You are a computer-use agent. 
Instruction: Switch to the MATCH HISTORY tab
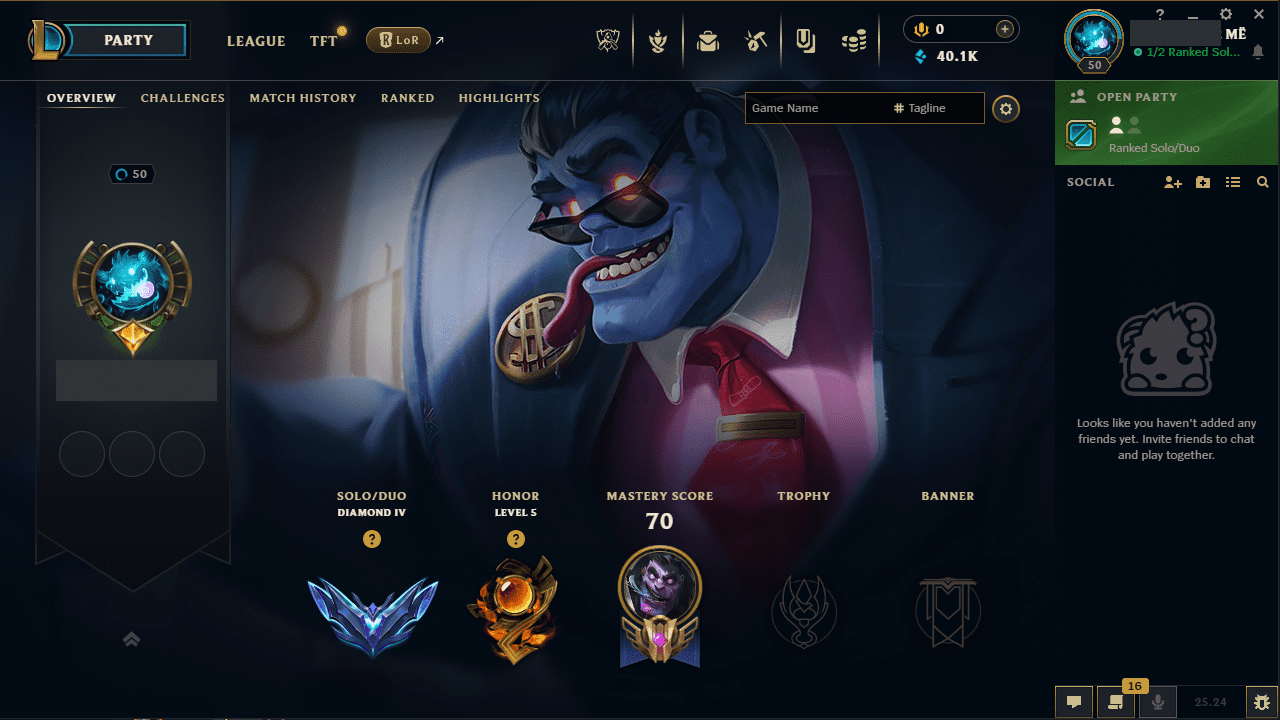[x=303, y=98]
